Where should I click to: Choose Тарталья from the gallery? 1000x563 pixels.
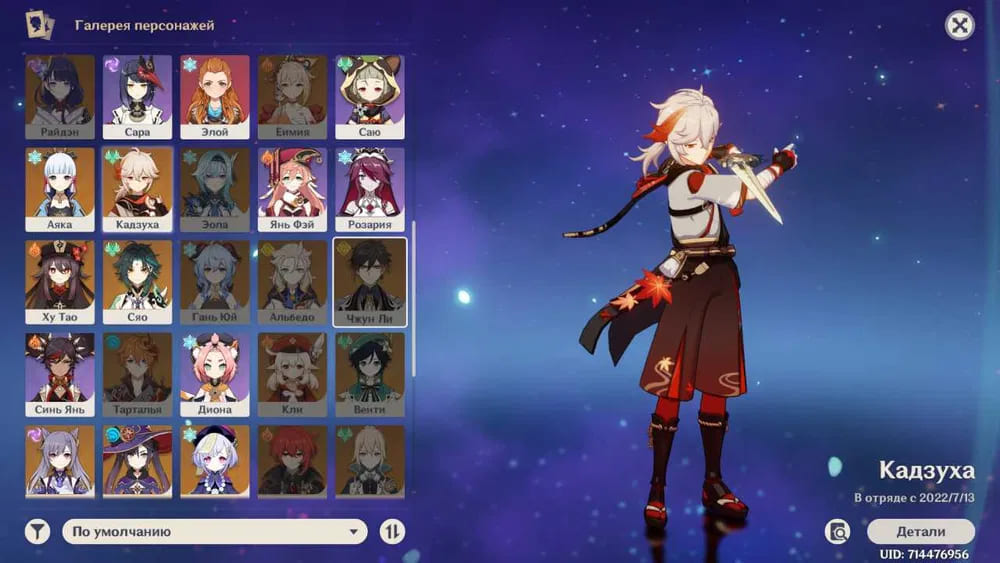pyautogui.click(x=137, y=374)
